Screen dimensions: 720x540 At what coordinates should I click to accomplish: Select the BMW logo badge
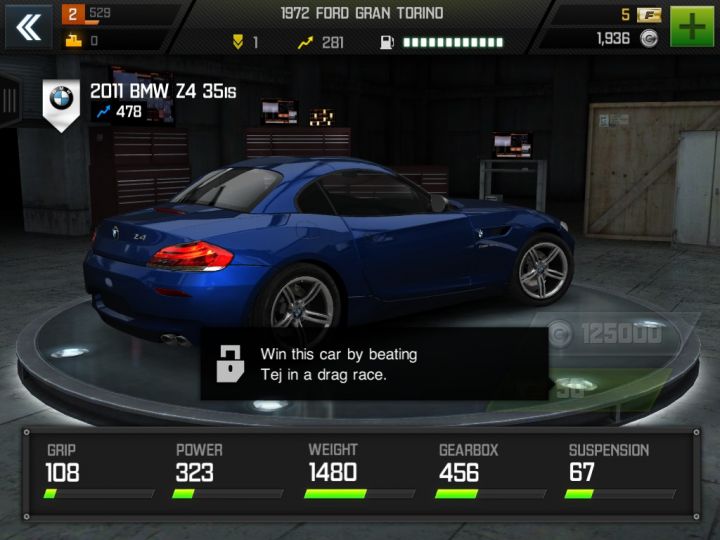pyautogui.click(x=62, y=101)
